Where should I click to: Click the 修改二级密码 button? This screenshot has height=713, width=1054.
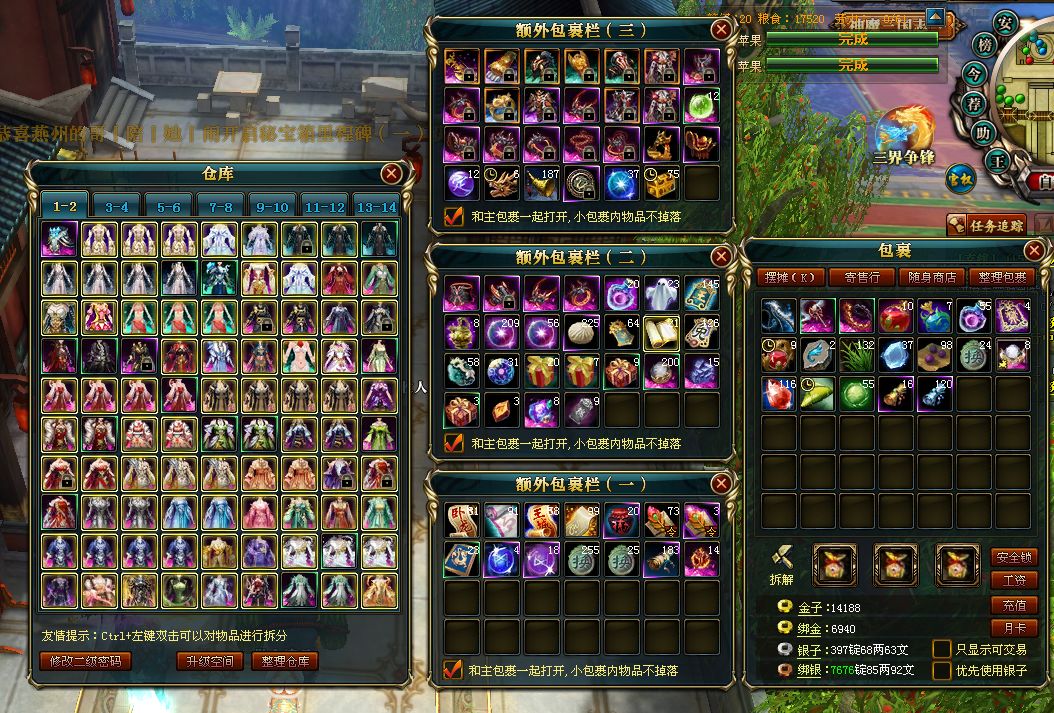click(x=86, y=661)
